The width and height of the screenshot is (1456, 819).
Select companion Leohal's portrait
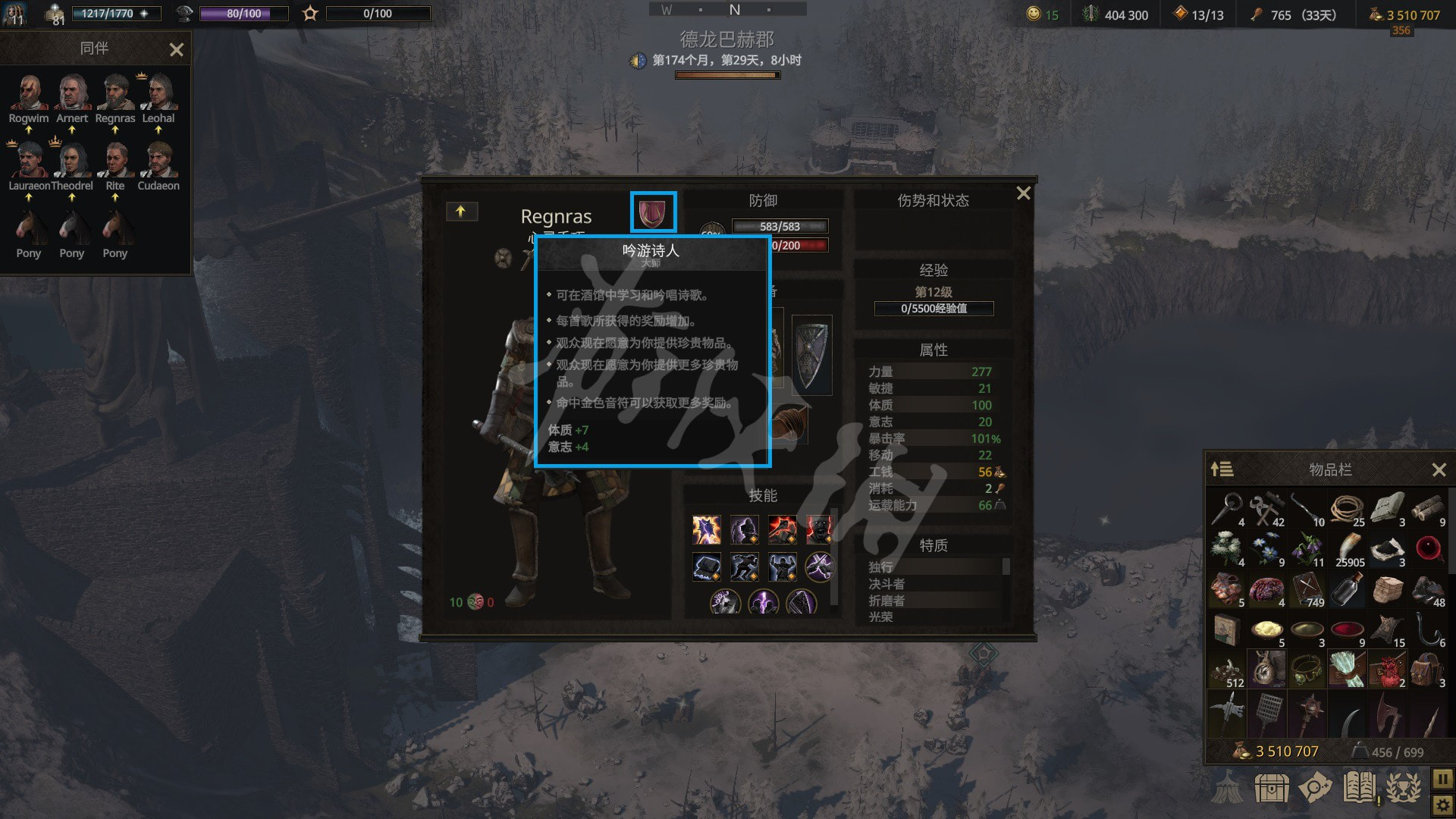[x=158, y=94]
